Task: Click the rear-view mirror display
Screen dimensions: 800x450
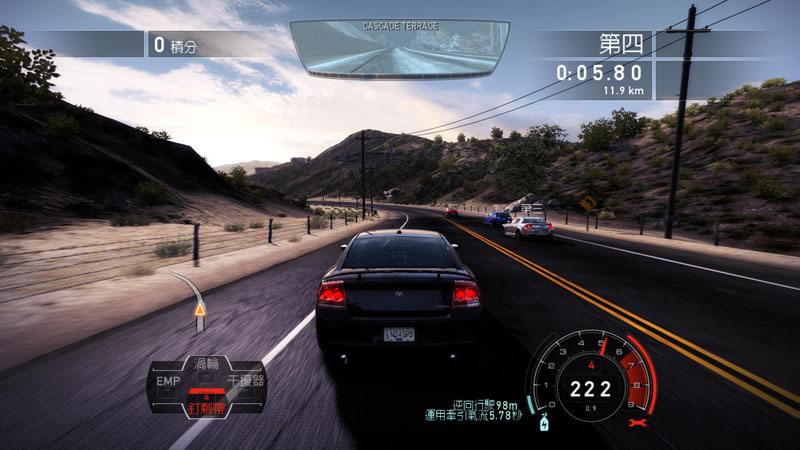Action: 400,50
